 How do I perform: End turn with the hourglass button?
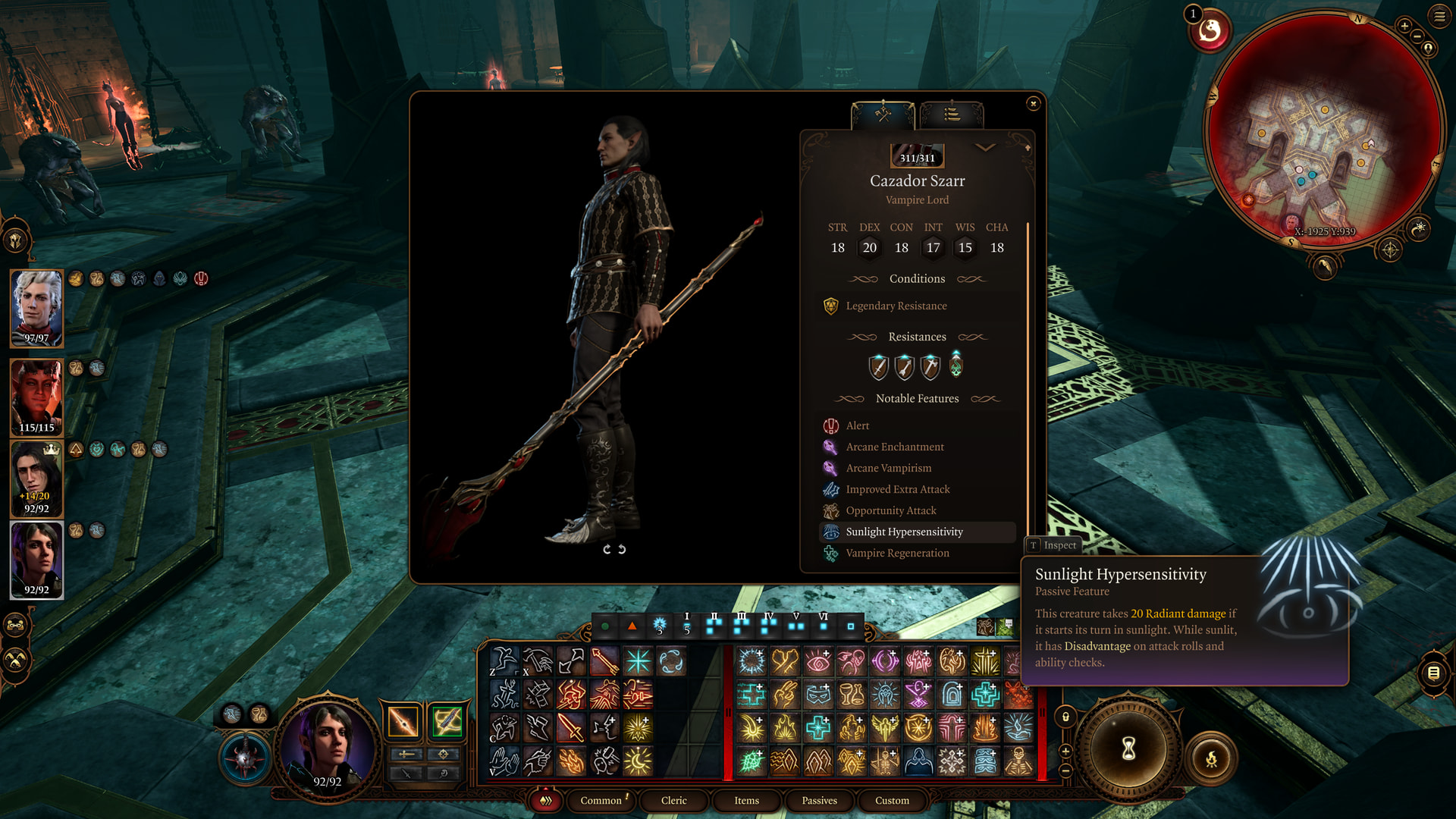pos(1128,749)
